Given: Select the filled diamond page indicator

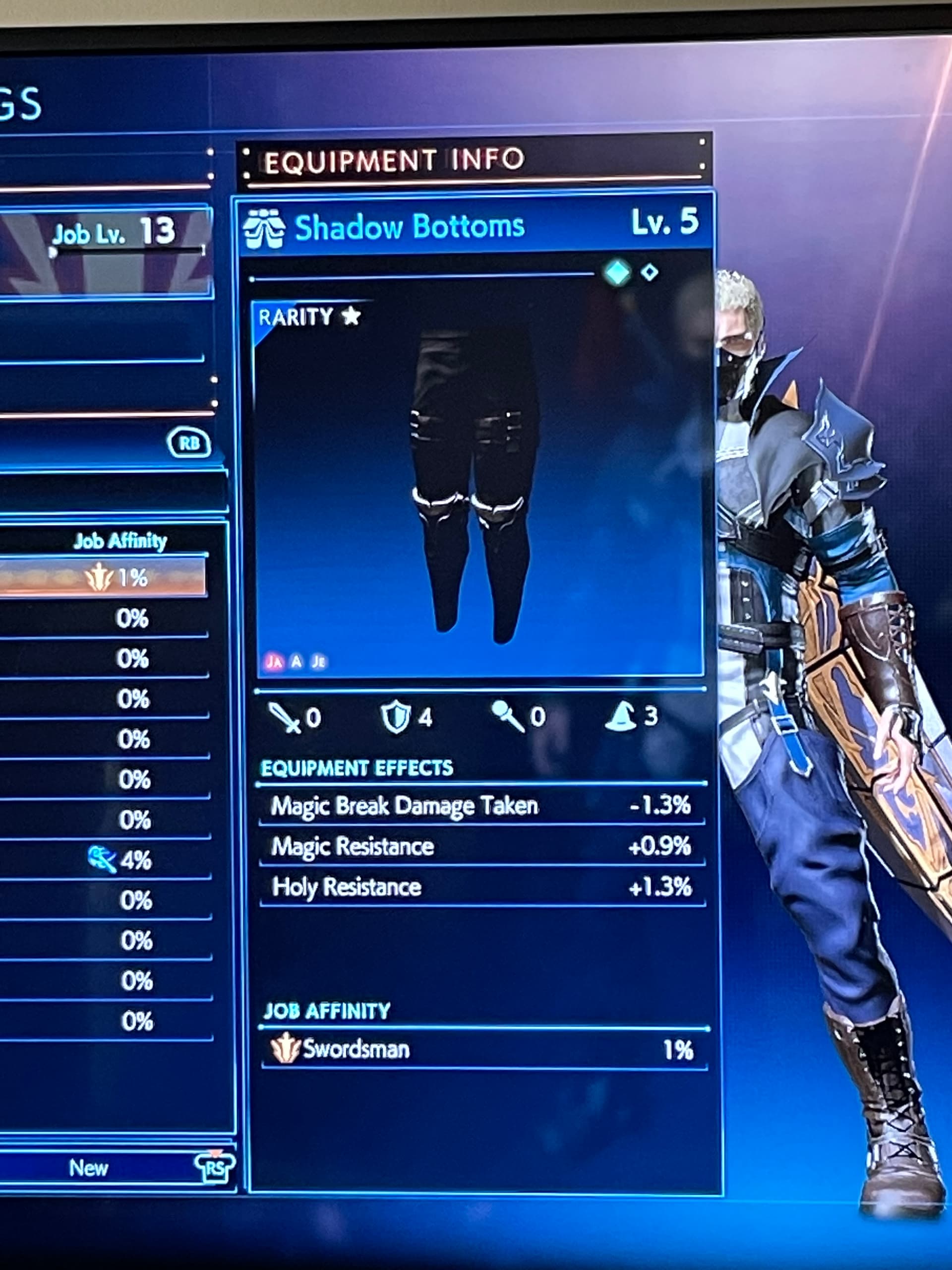Looking at the screenshot, I should click(x=618, y=272).
